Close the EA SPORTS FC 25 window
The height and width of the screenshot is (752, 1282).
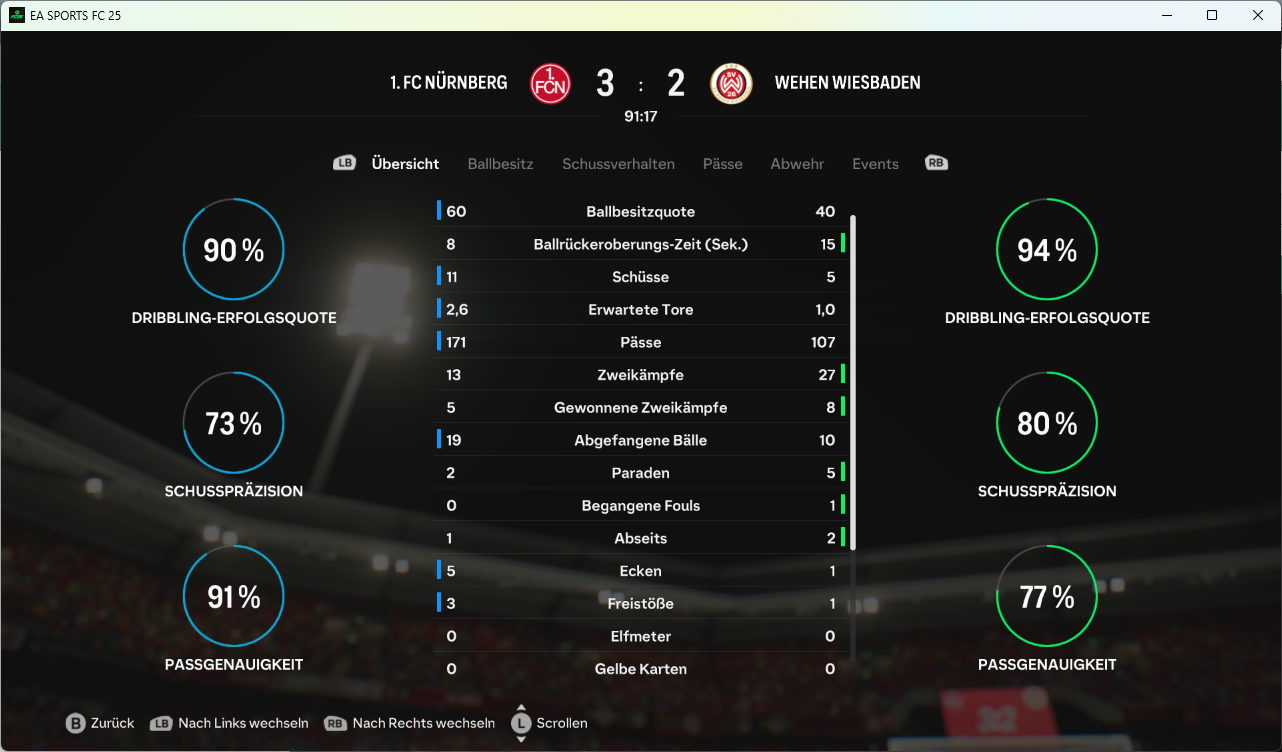[1258, 15]
